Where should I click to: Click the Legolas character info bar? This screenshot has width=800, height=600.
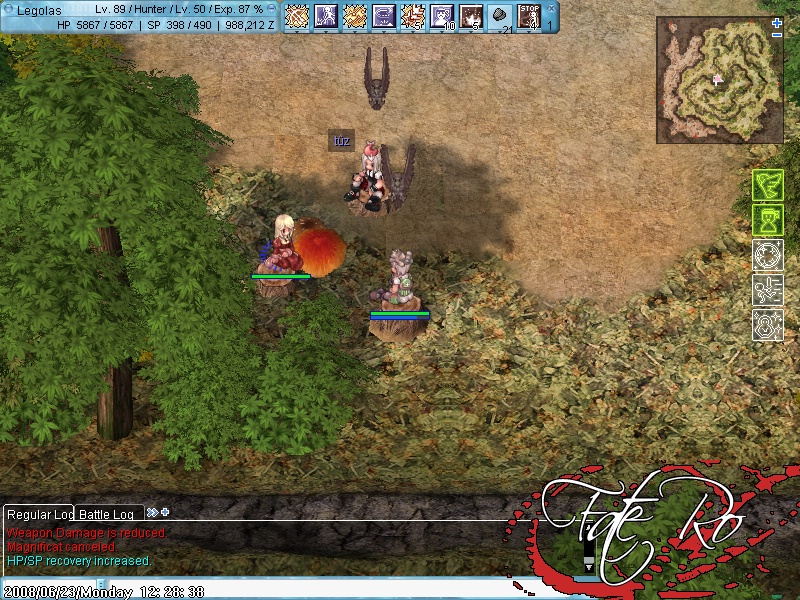pos(140,16)
